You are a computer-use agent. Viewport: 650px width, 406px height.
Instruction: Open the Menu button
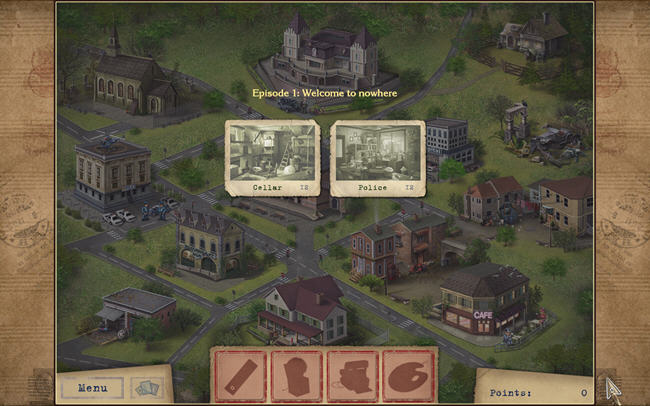(x=92, y=387)
